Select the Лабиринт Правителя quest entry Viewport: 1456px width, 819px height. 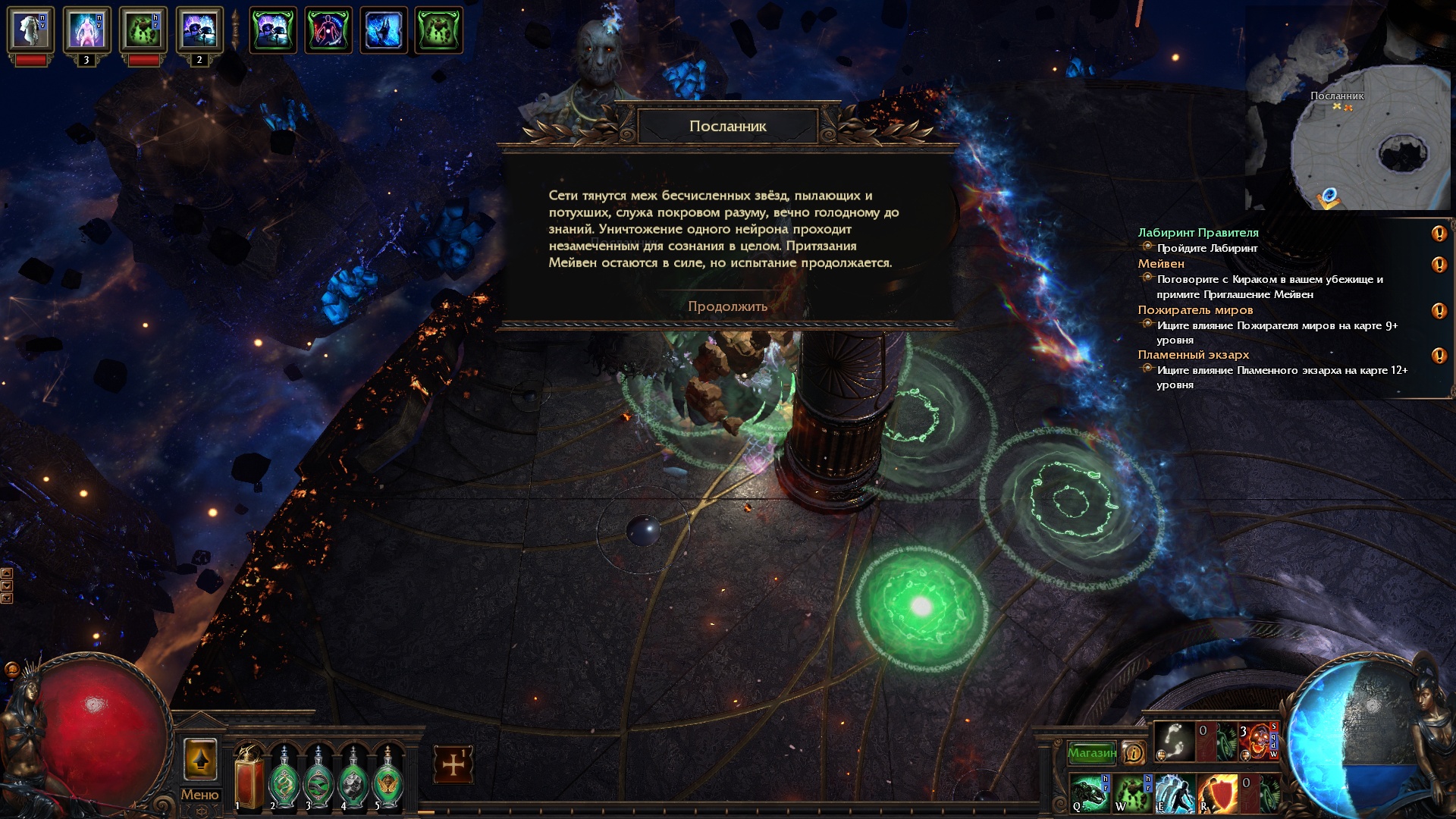click(1197, 233)
